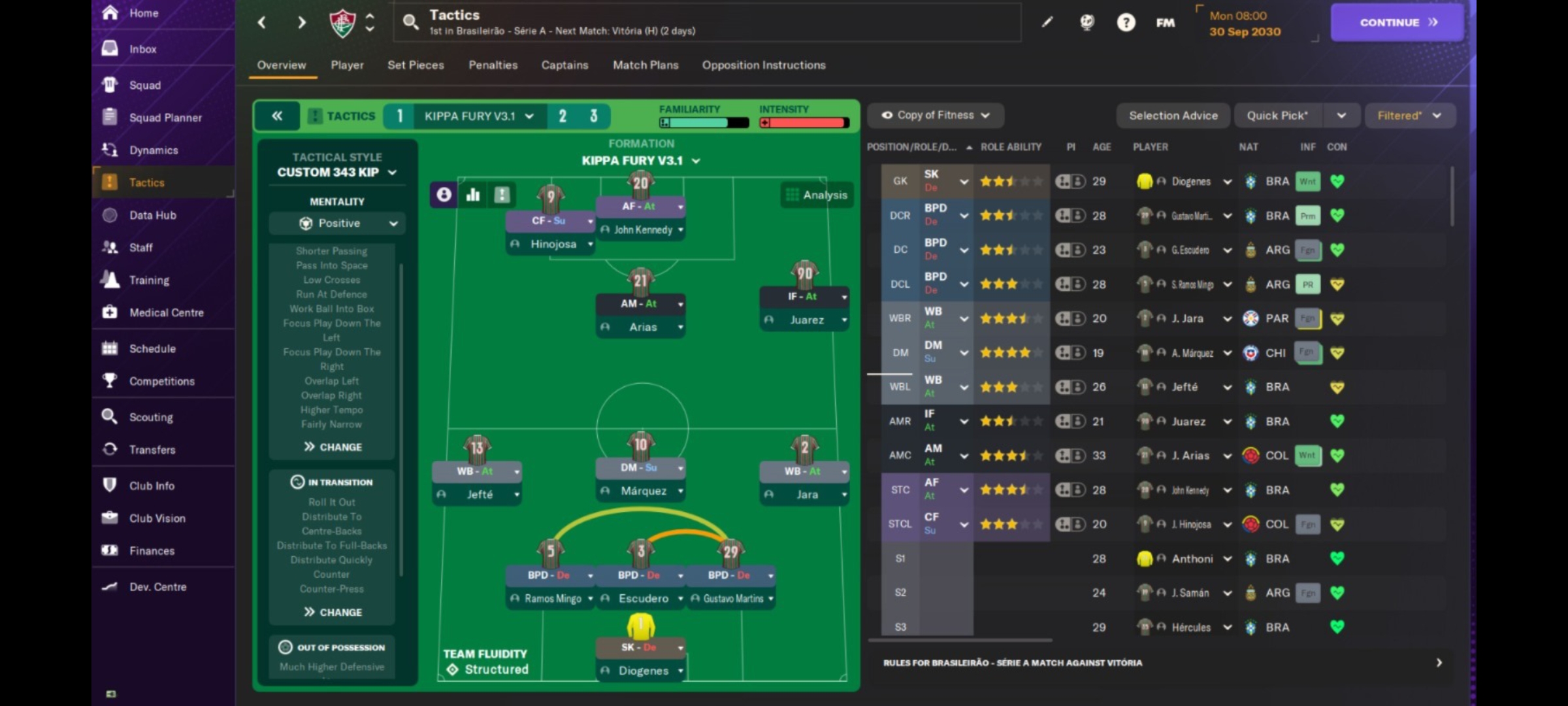Open the Tactics panel in the sidebar
Image resolution: width=1568 pixels, height=706 pixels.
point(146,182)
